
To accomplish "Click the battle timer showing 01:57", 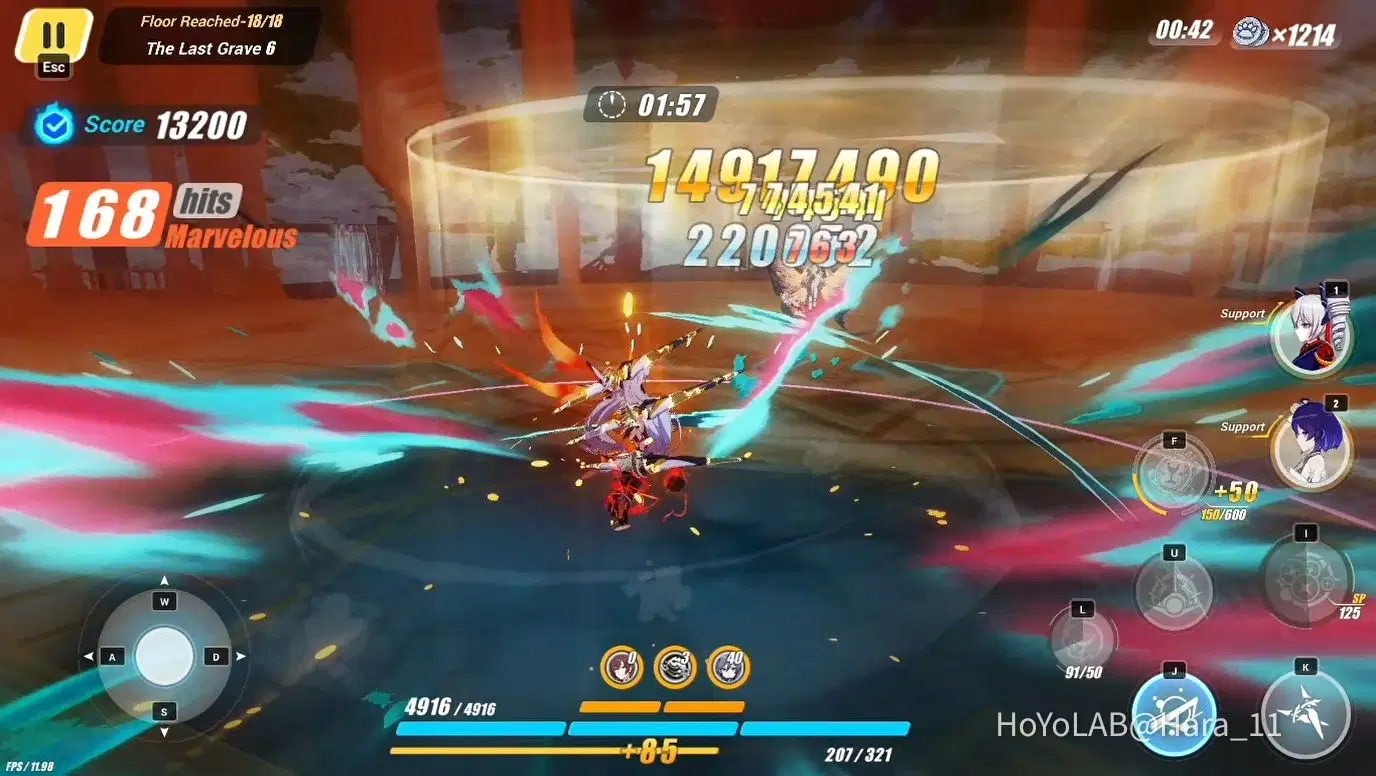I will click(650, 104).
